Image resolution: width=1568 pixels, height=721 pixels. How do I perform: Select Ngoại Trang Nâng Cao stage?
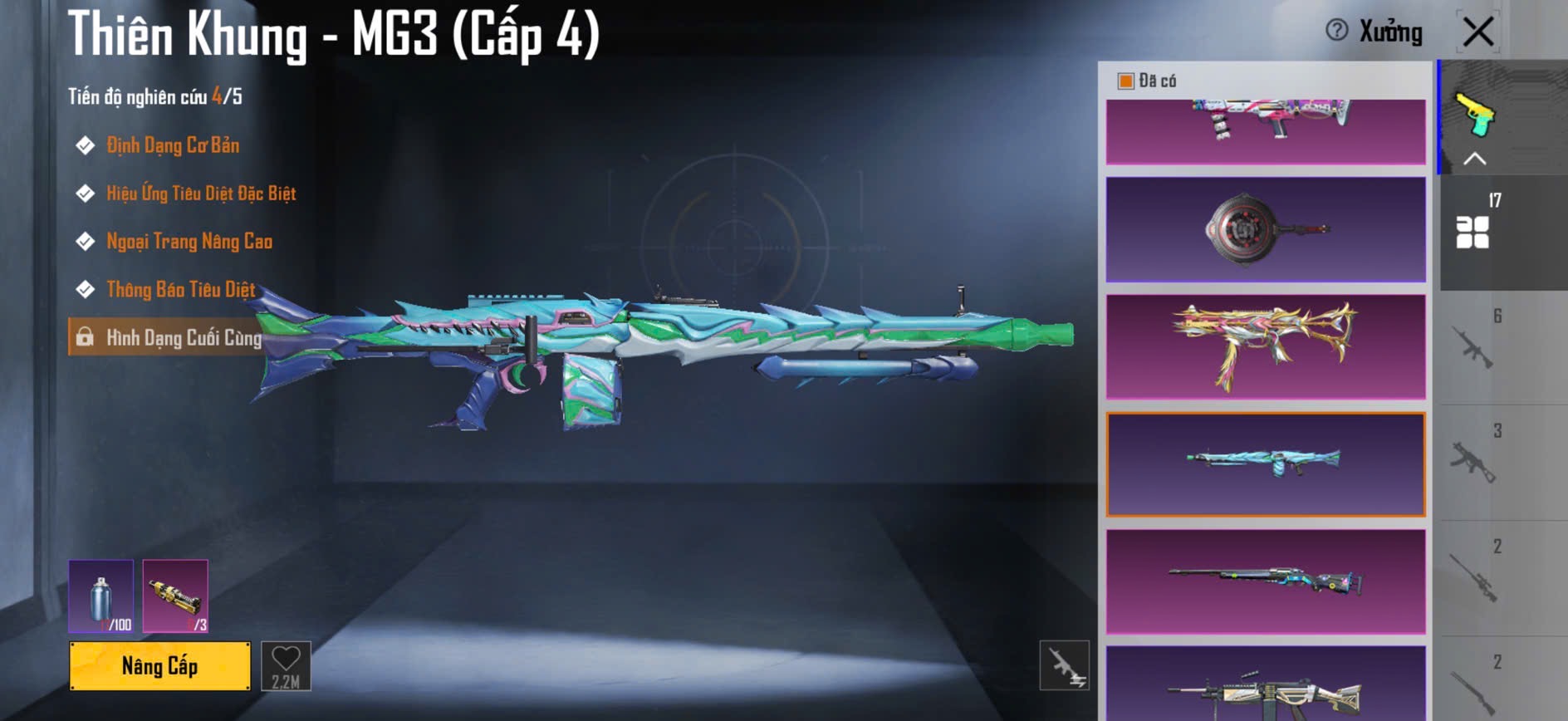pyautogui.click(x=189, y=242)
